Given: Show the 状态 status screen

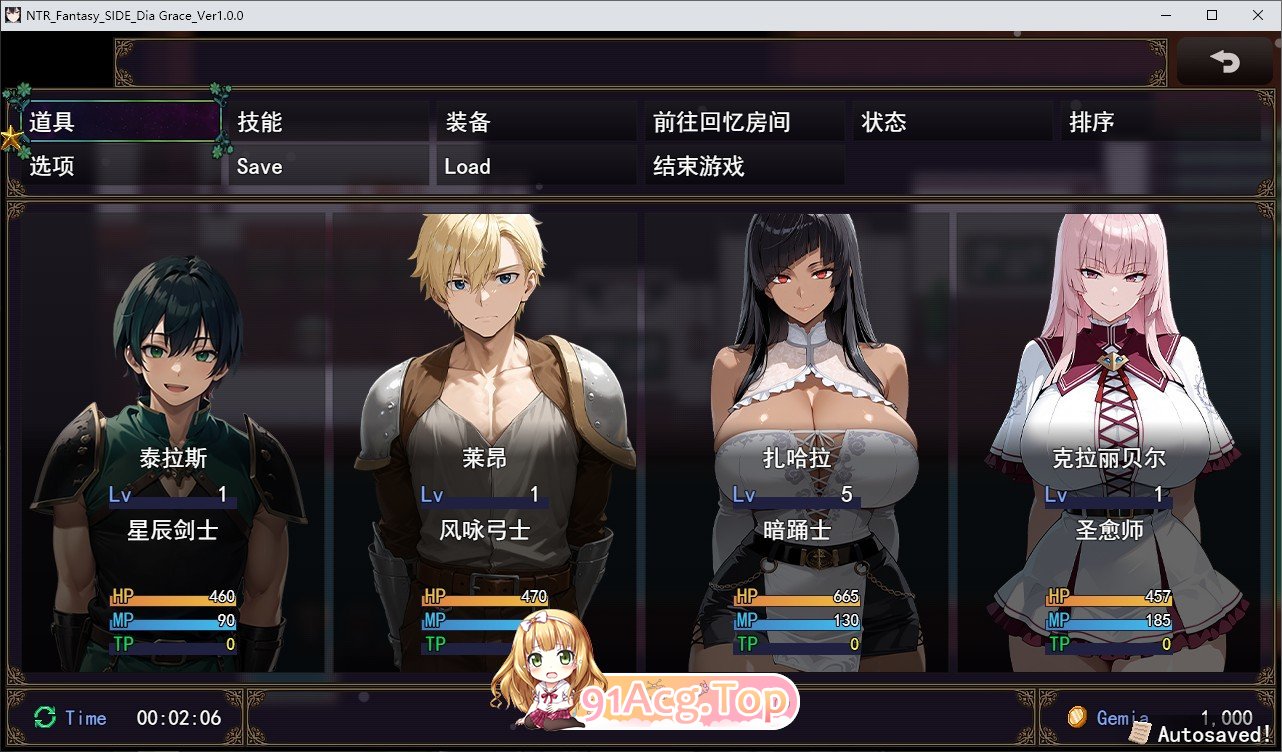Looking at the screenshot, I should pyautogui.click(x=952, y=122).
